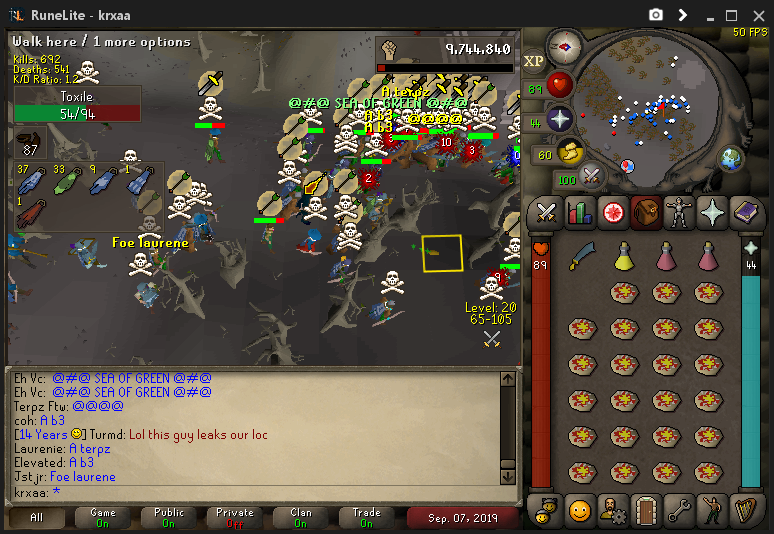This screenshot has width=774, height=534.
Task: Select the All chat filter
Action: [x=37, y=517]
